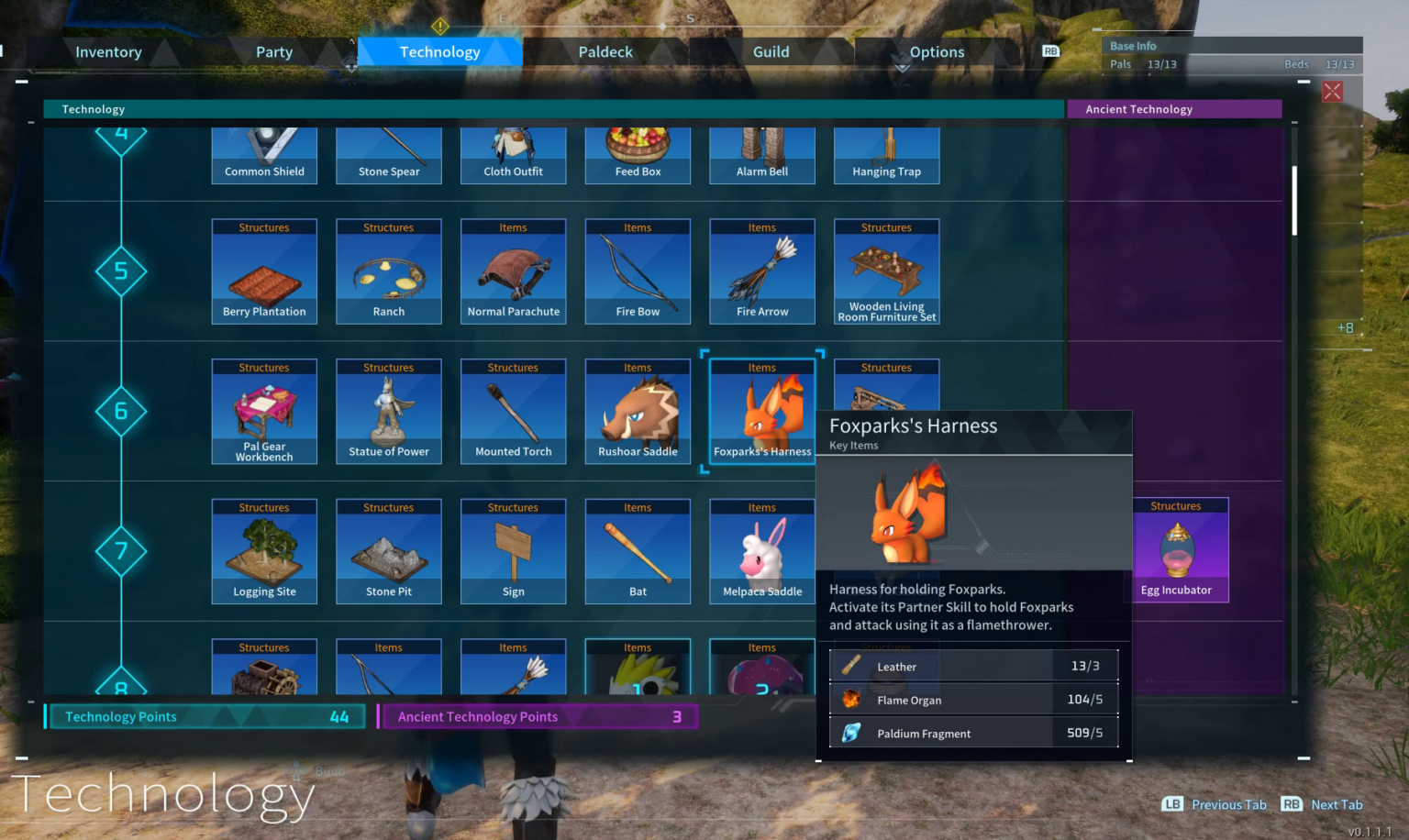Click the Rushoar Saddle icon

point(638,411)
